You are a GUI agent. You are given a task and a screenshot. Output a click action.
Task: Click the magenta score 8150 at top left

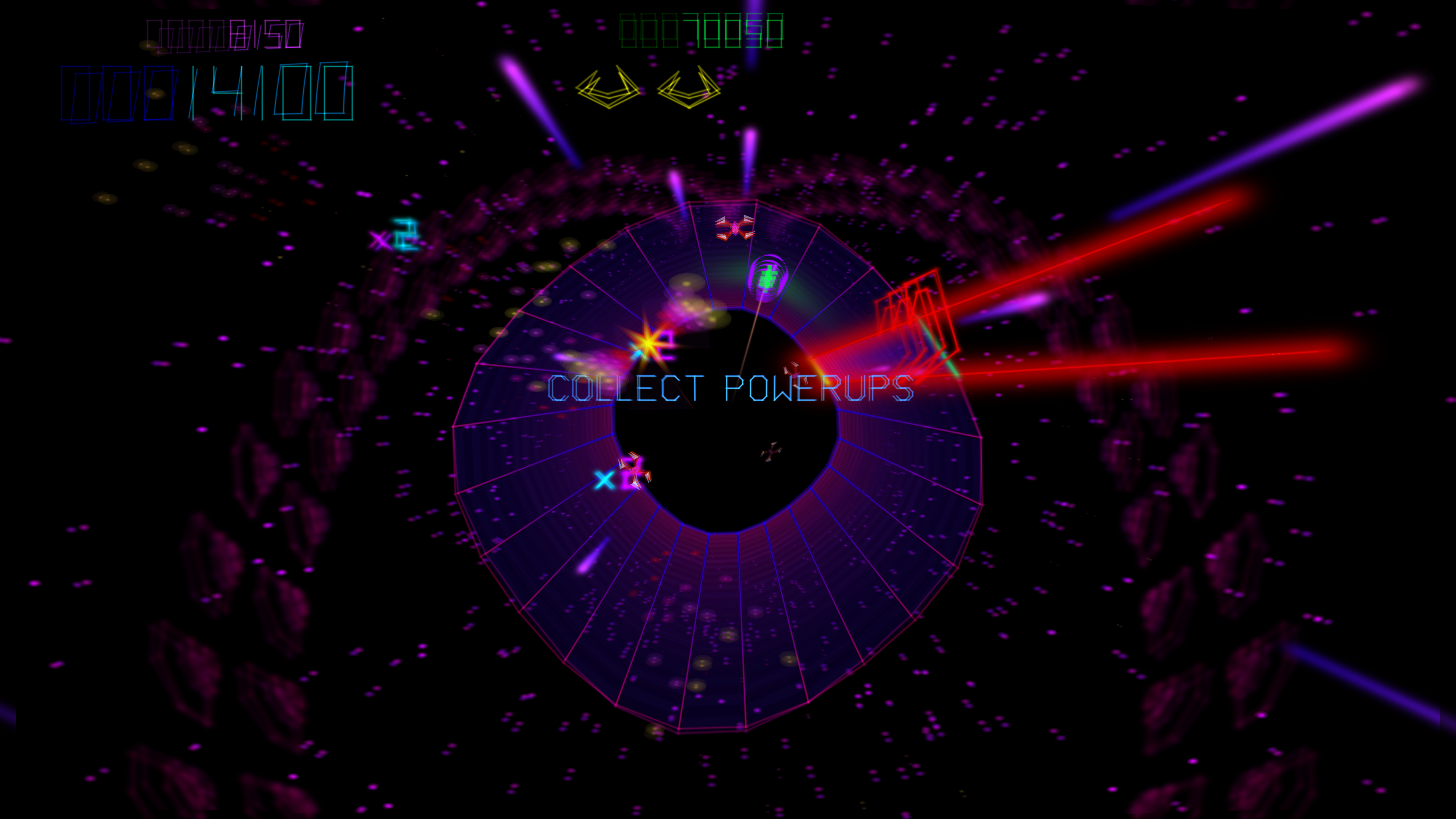tap(226, 31)
